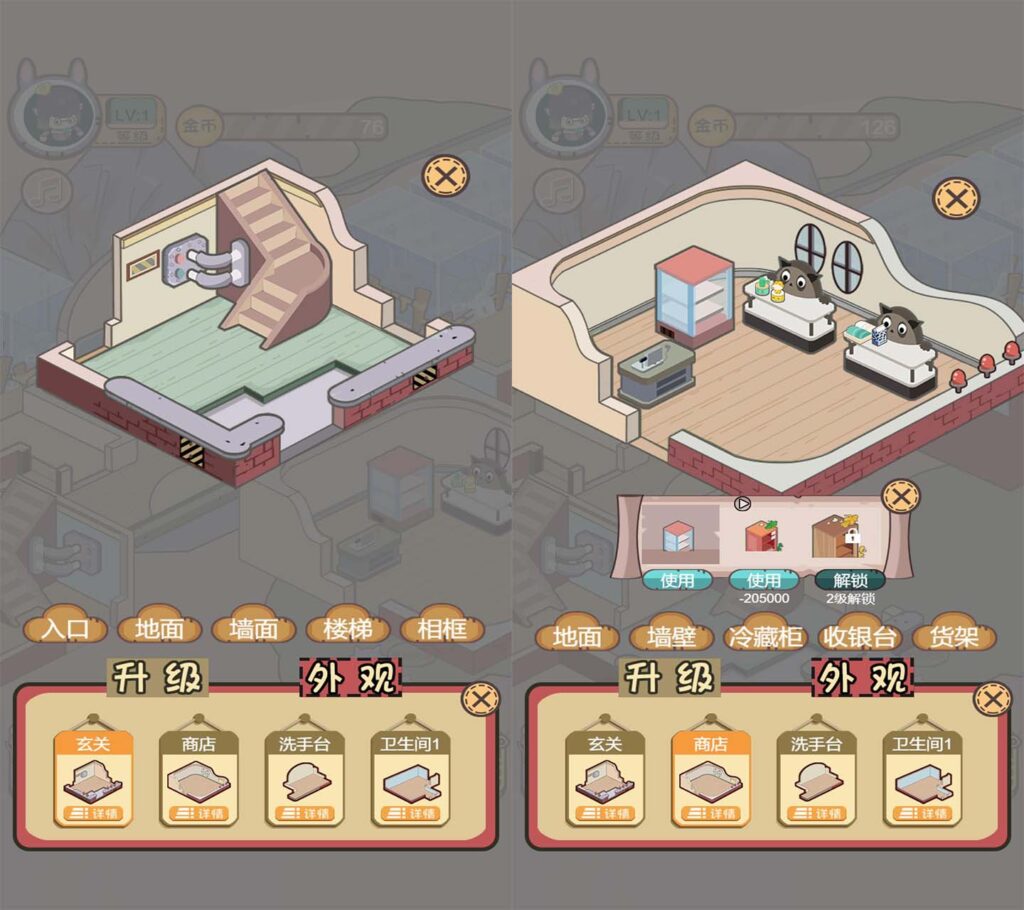Viewport: 1024px width, 910px height.
Task: Use the cabinet skin costing 205000
Action: point(763,580)
